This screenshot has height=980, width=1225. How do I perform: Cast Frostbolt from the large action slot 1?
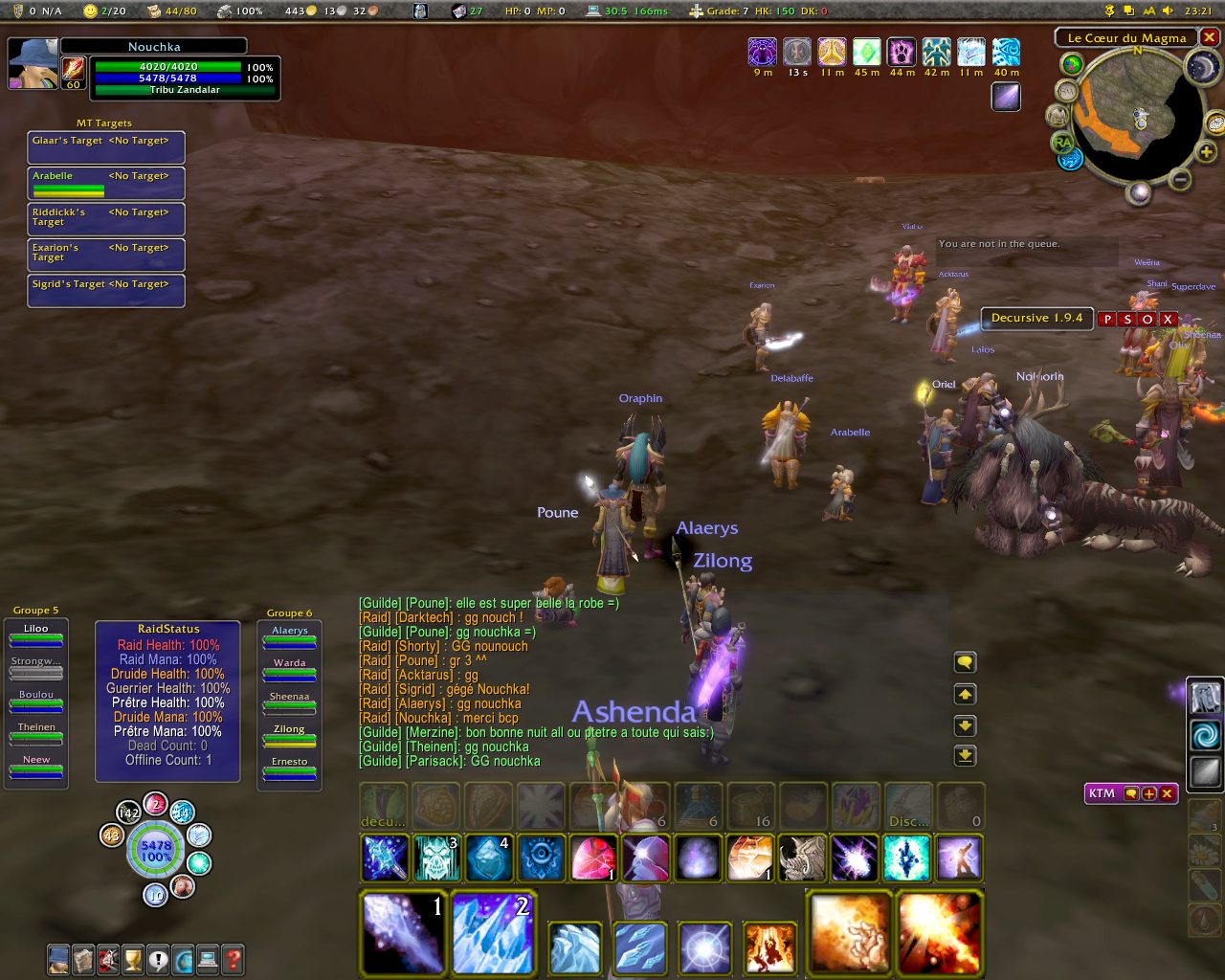point(402,932)
